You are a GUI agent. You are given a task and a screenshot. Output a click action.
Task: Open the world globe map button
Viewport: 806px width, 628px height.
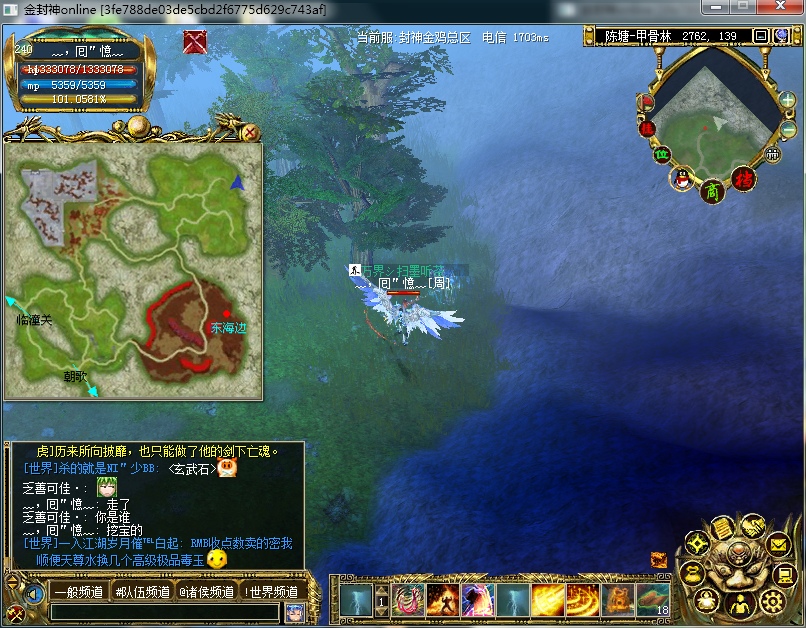pyautogui.click(x=783, y=36)
